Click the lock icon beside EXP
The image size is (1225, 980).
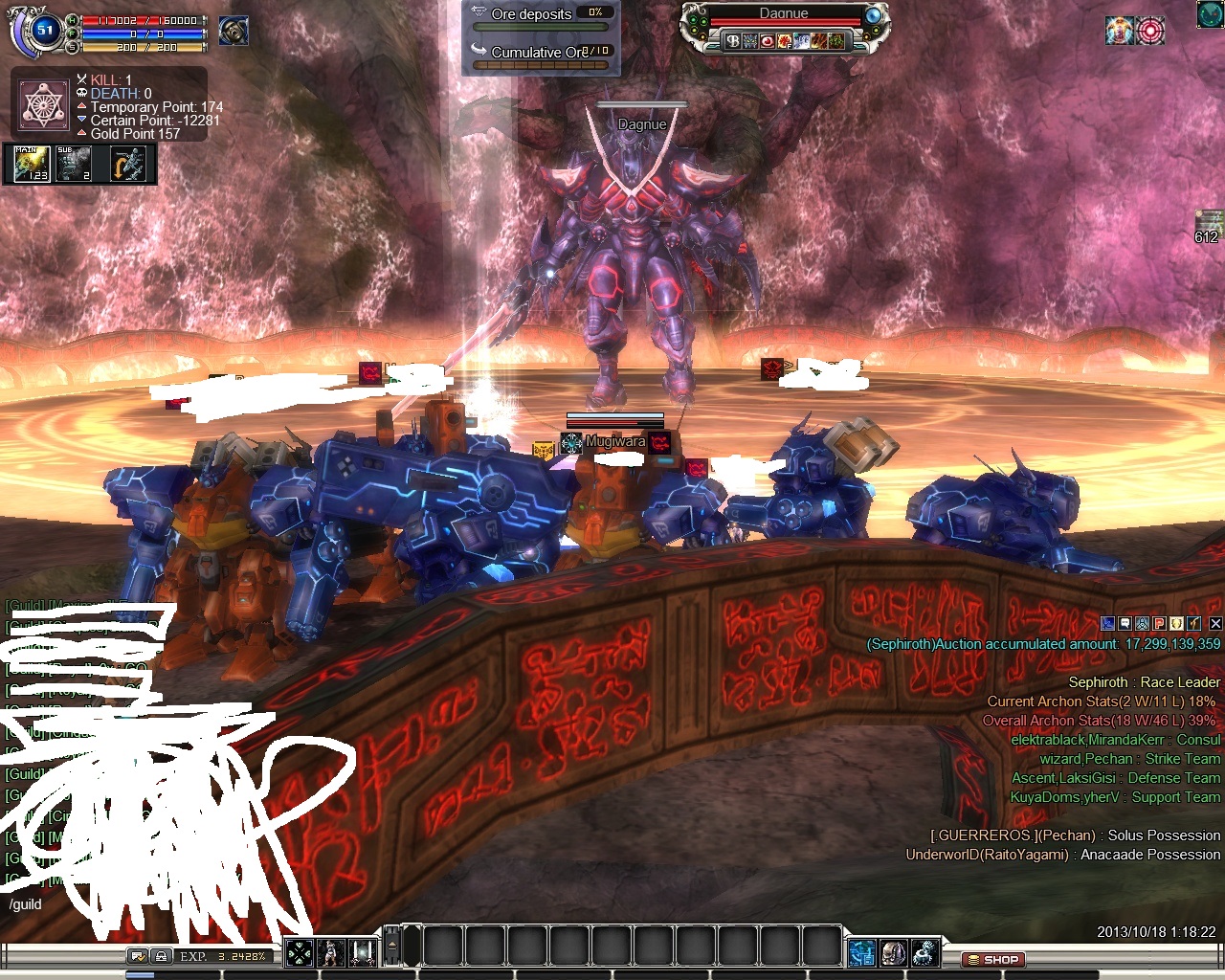click(162, 956)
